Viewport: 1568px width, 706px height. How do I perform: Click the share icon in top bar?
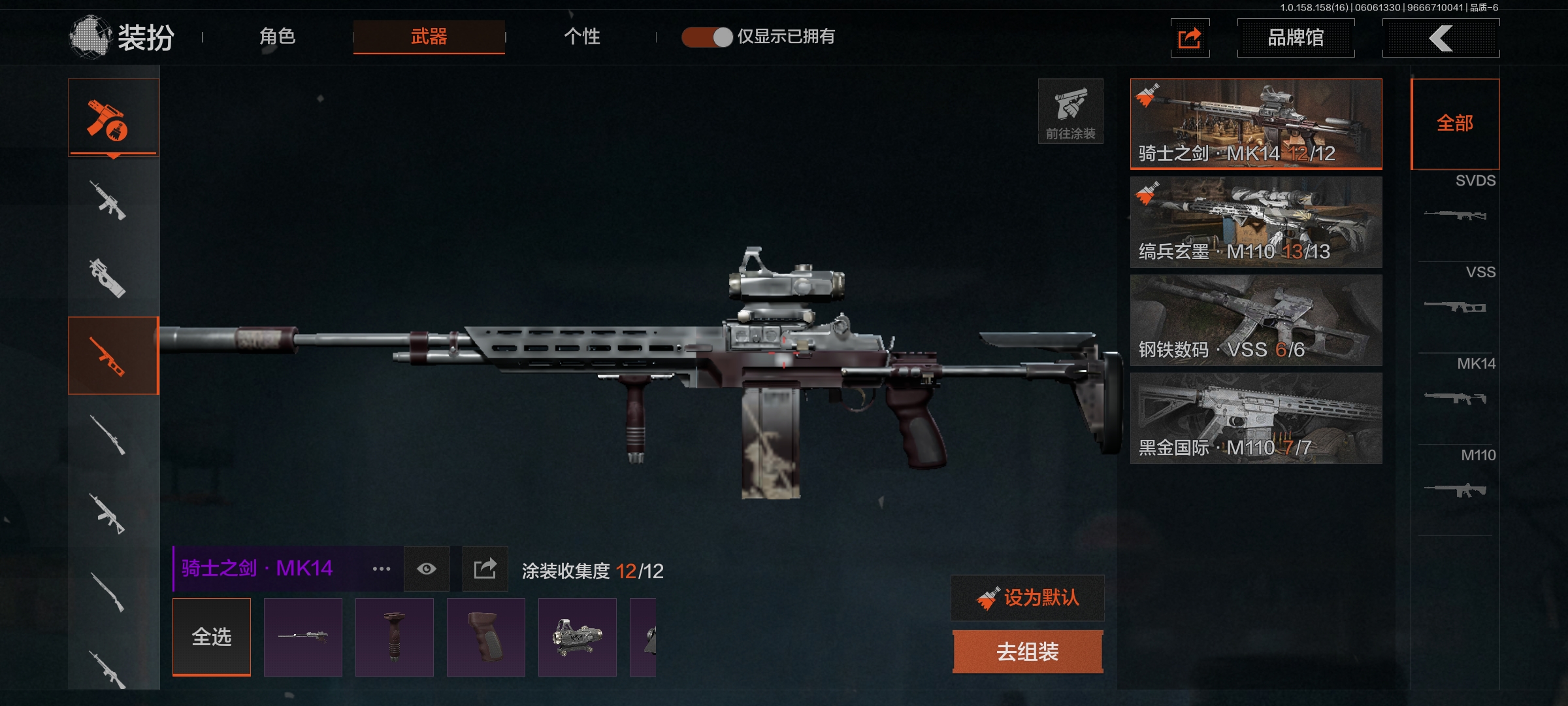[1190, 38]
